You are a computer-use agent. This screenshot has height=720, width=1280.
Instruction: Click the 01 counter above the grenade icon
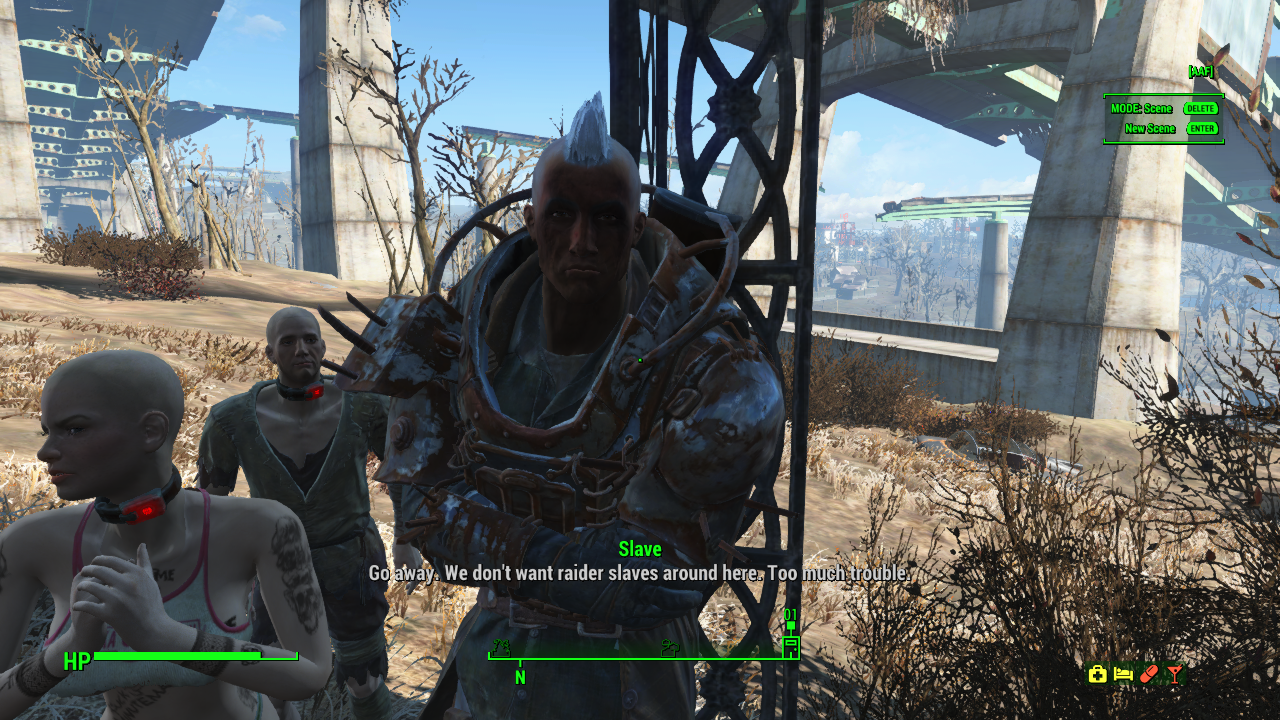790,615
